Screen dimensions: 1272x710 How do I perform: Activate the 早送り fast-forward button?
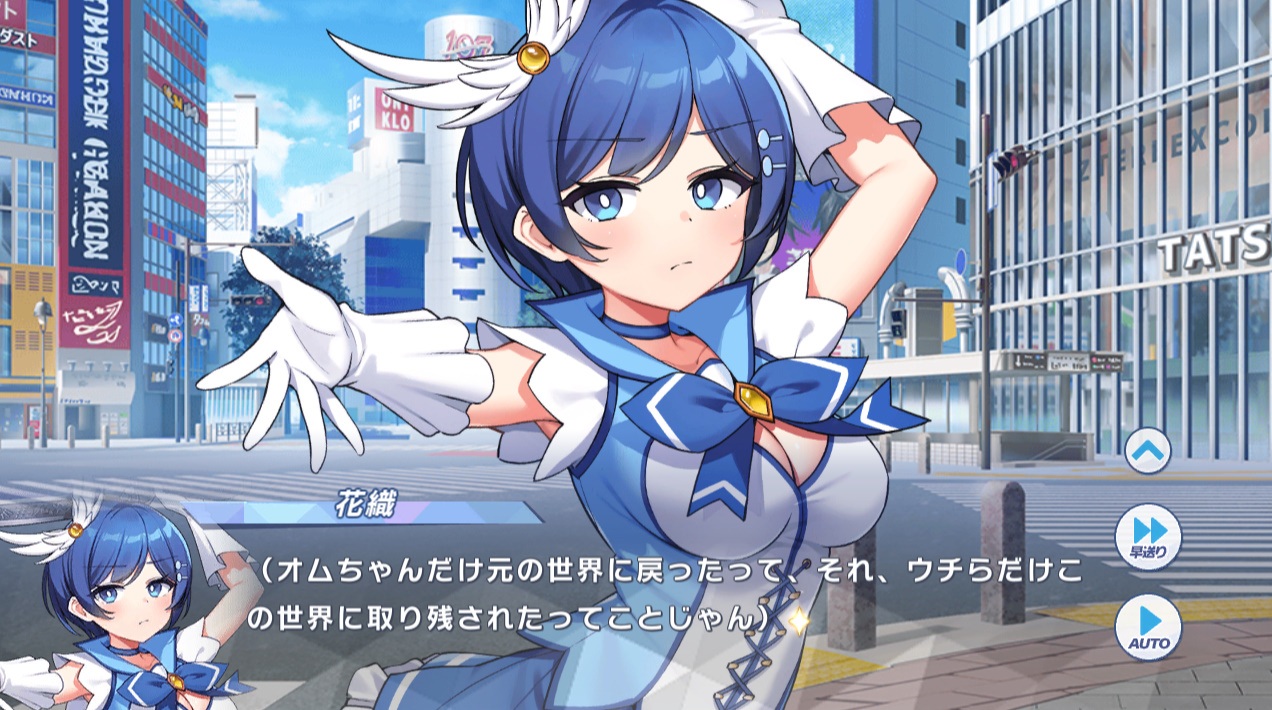pyautogui.click(x=1148, y=536)
